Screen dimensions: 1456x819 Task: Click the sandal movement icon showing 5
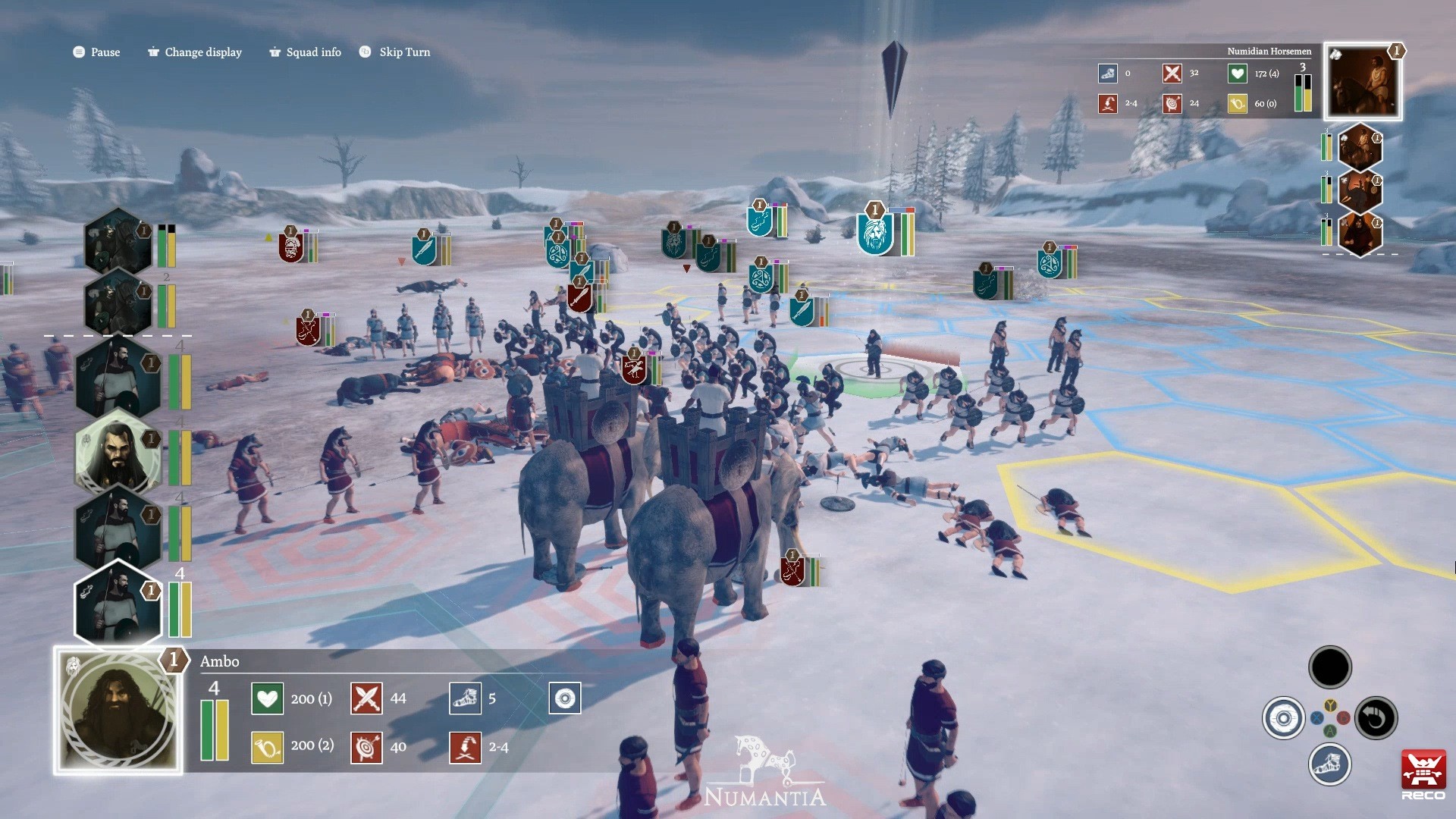466,698
